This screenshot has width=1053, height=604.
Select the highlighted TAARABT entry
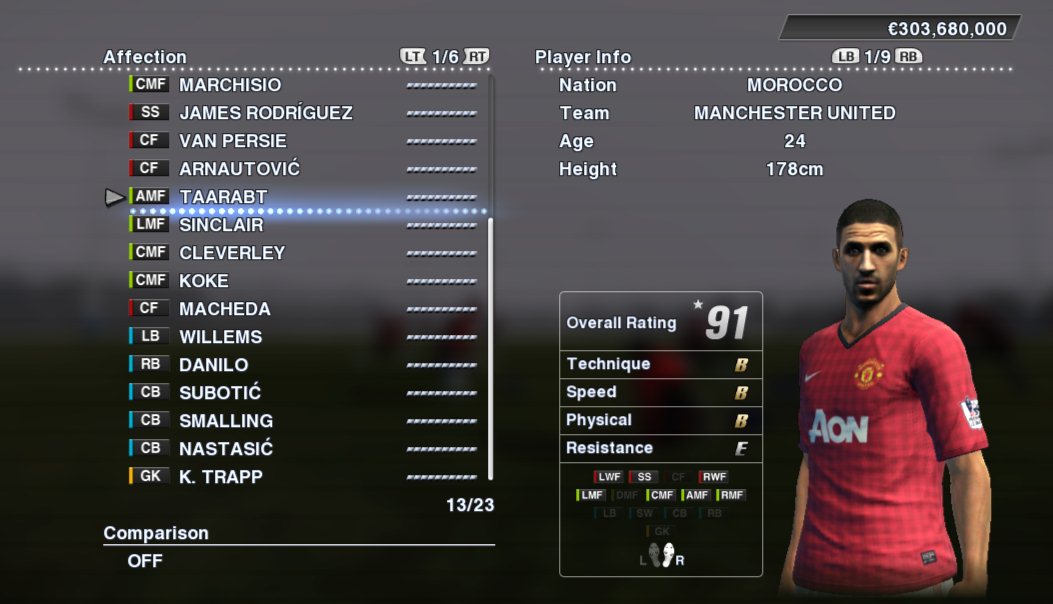coord(223,197)
